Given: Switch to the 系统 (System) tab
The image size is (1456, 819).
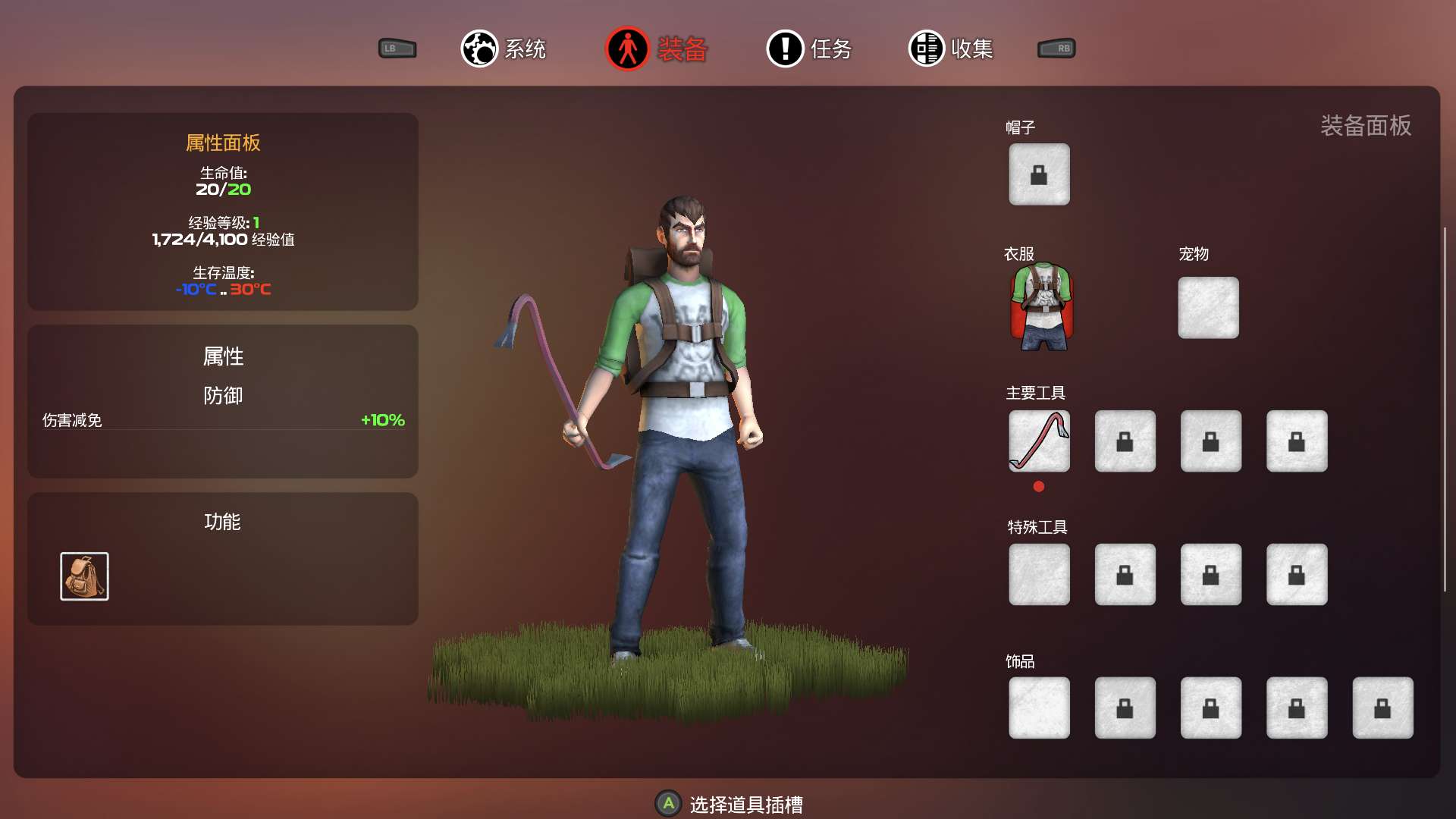Looking at the screenshot, I should pos(504,49).
